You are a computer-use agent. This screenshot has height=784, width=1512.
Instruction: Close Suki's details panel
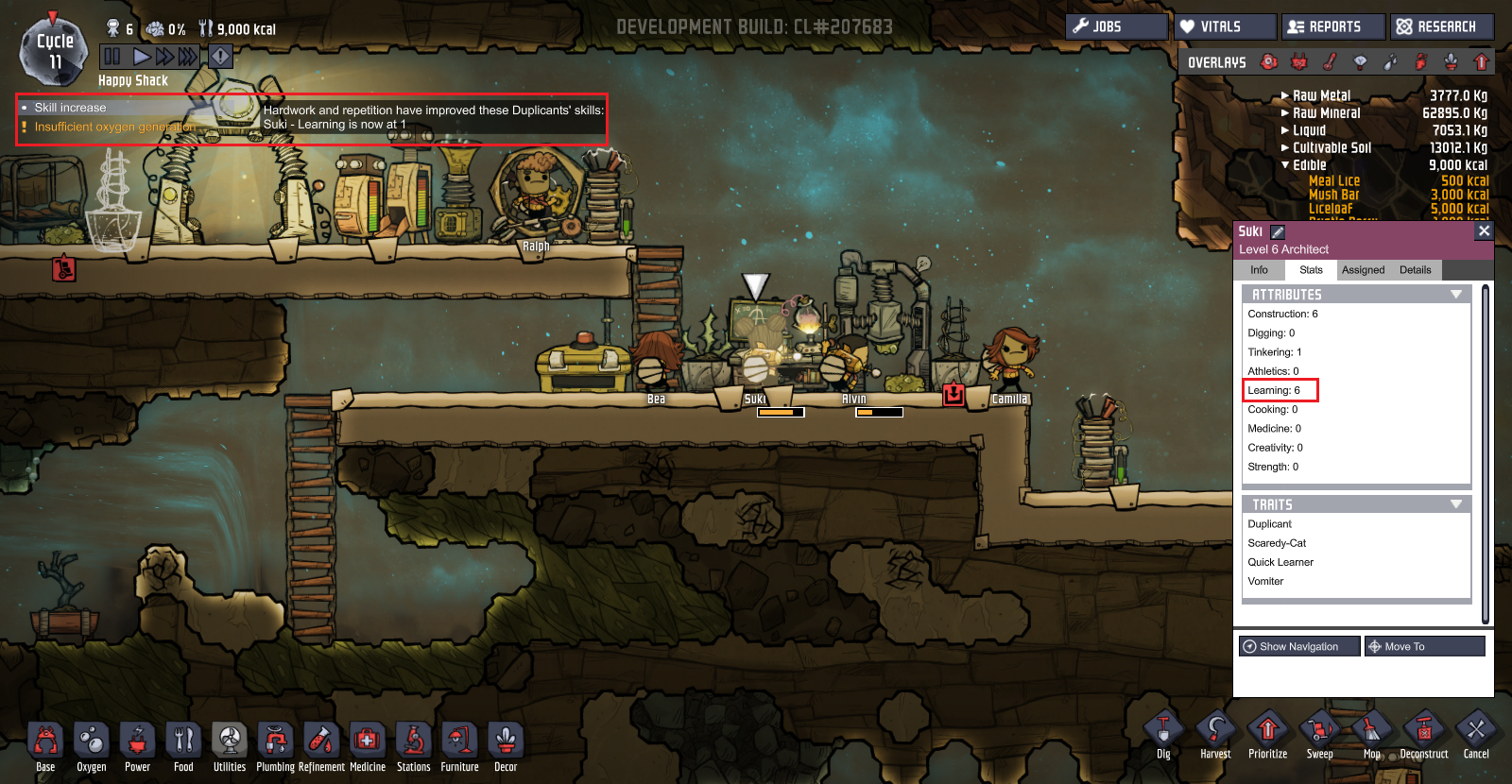[x=1484, y=230]
